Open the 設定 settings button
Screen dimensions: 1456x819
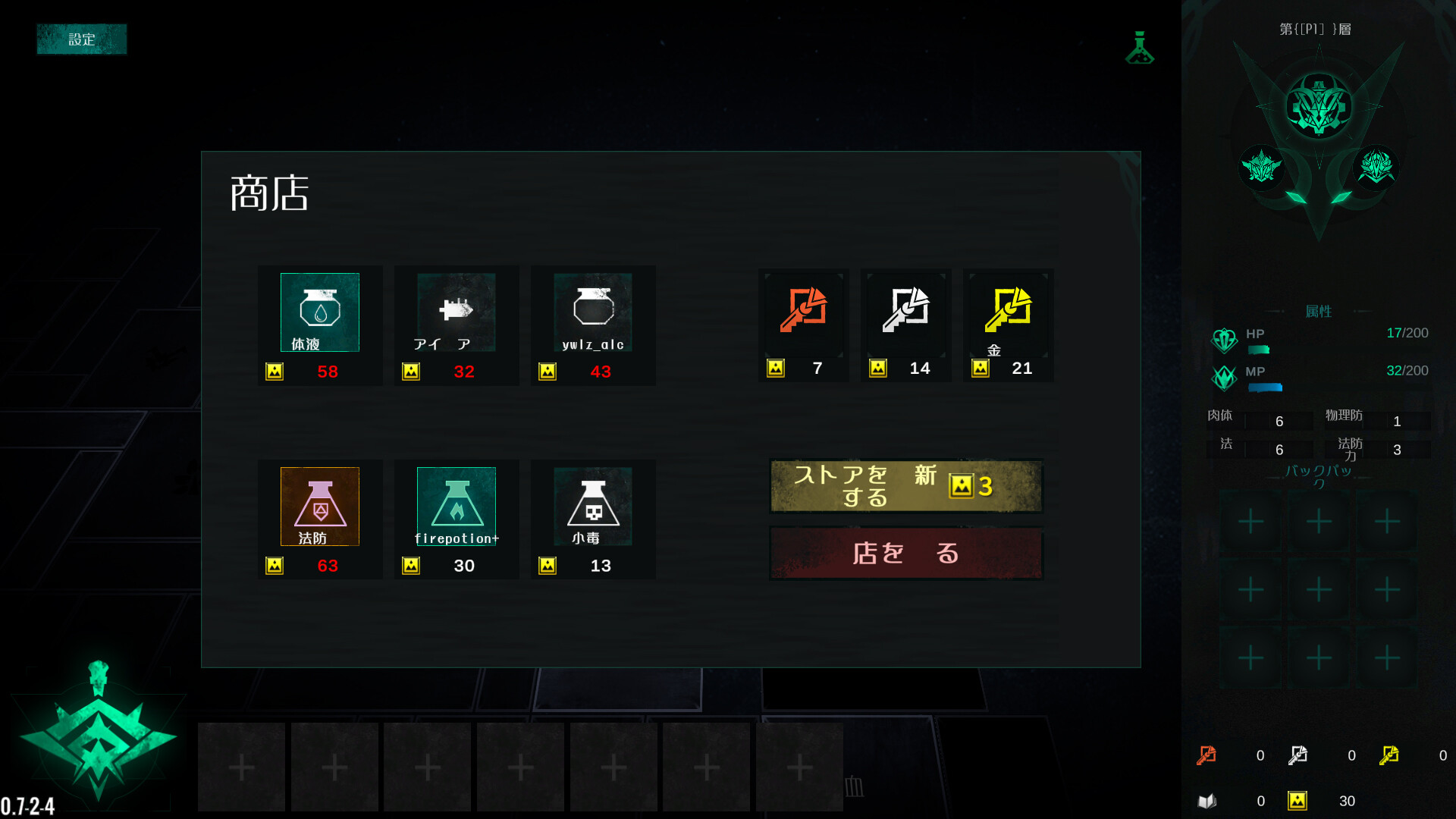click(82, 39)
